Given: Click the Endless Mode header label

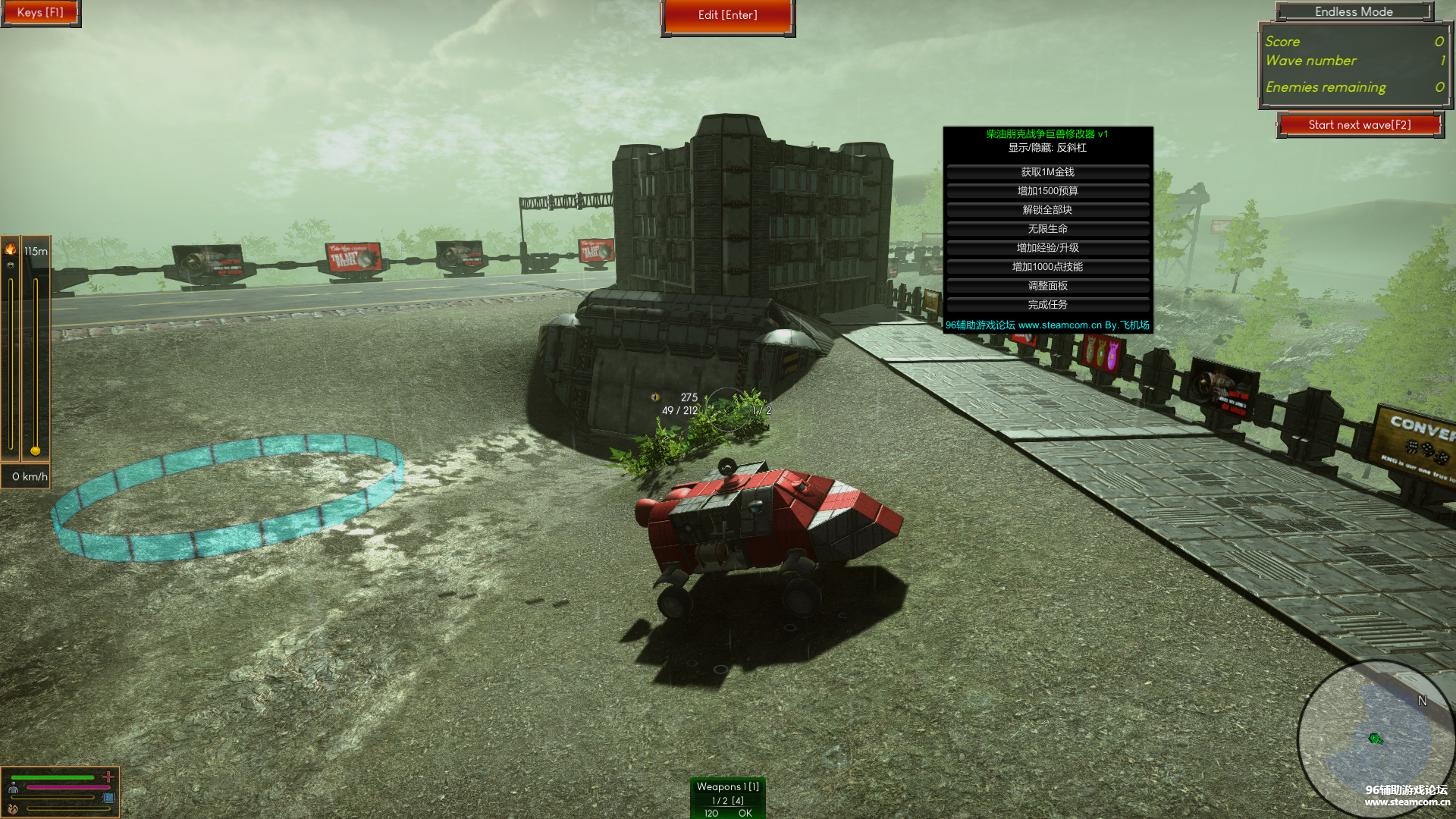Looking at the screenshot, I should pos(1354,12).
